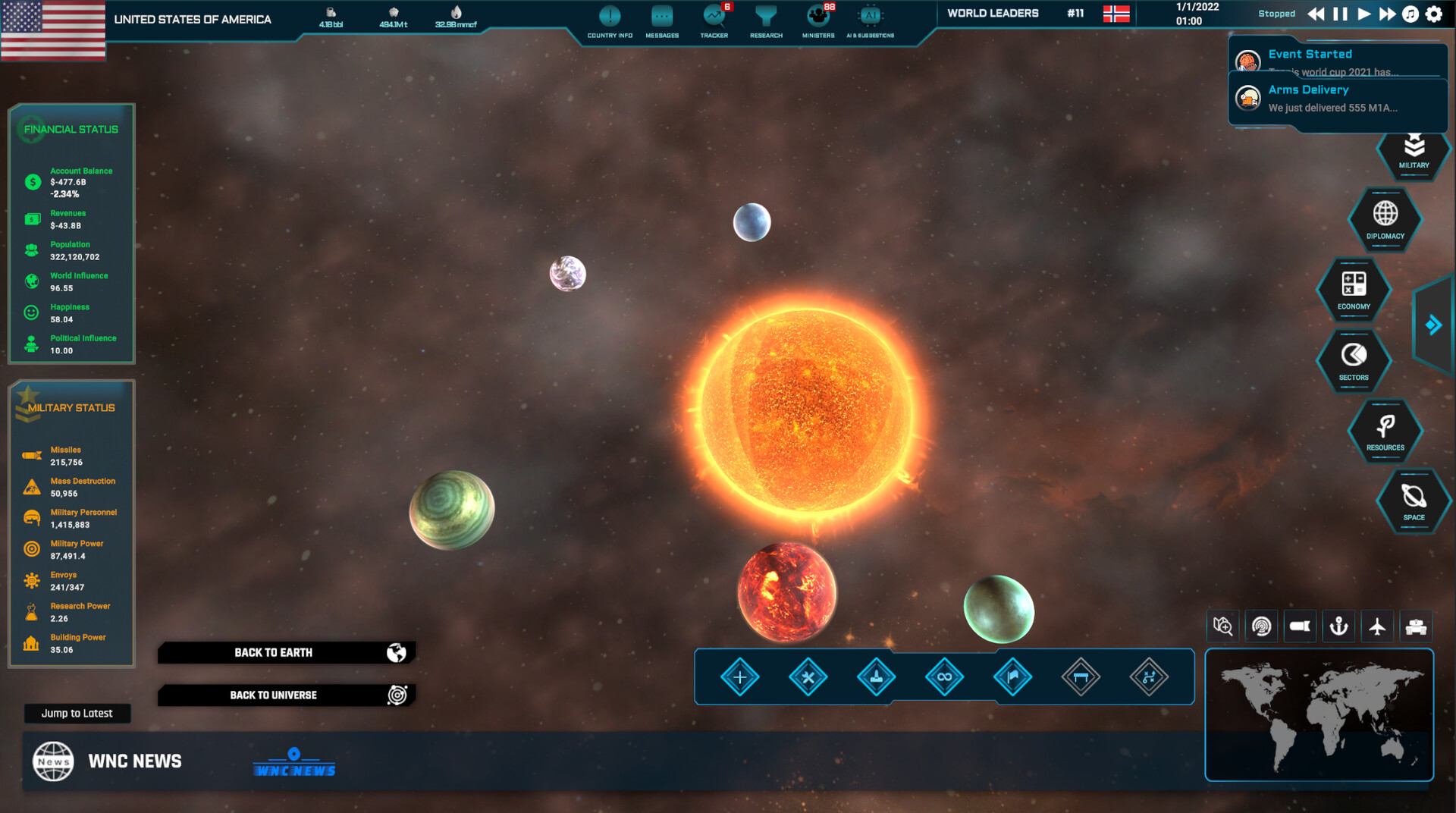
Task: Show AI Suggestions
Action: pos(870,20)
